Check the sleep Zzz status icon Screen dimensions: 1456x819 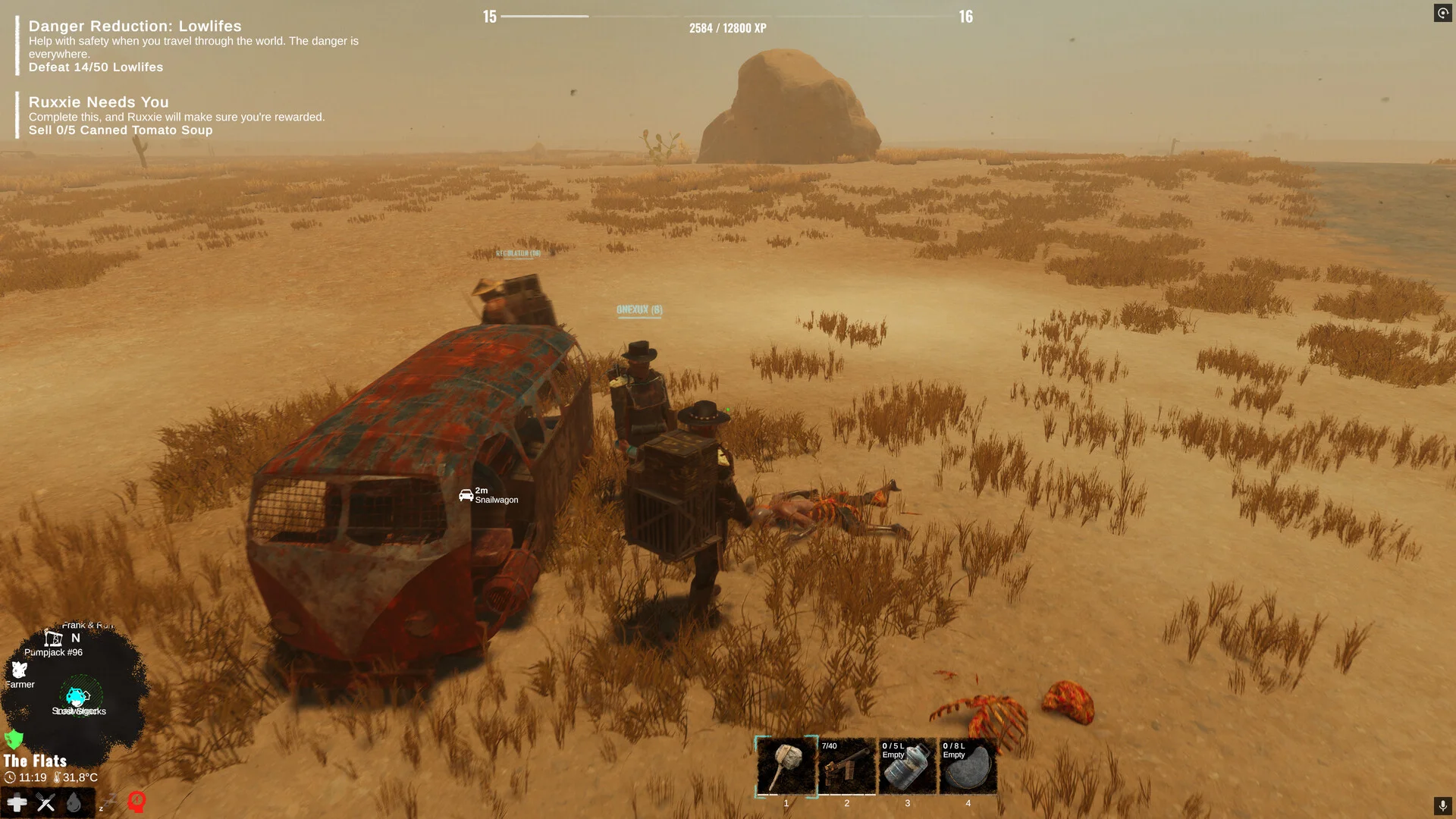pyautogui.click(x=108, y=802)
